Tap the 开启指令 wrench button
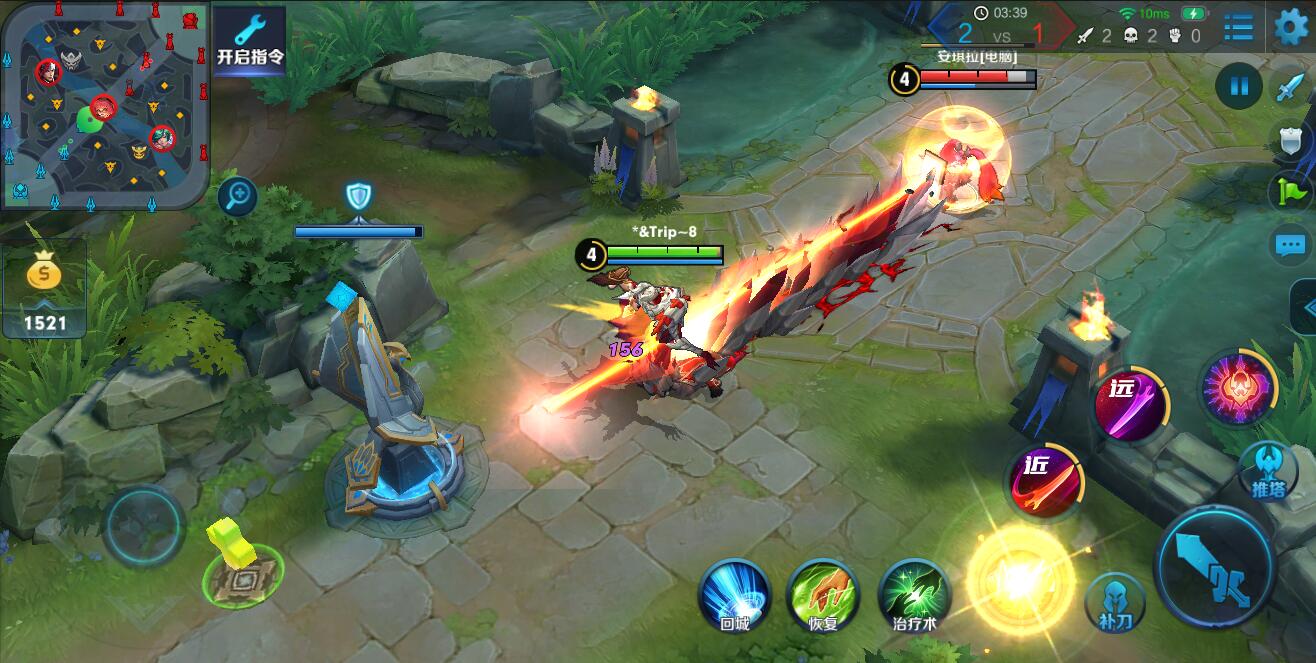Image resolution: width=1316 pixels, height=663 pixels. tap(250, 41)
